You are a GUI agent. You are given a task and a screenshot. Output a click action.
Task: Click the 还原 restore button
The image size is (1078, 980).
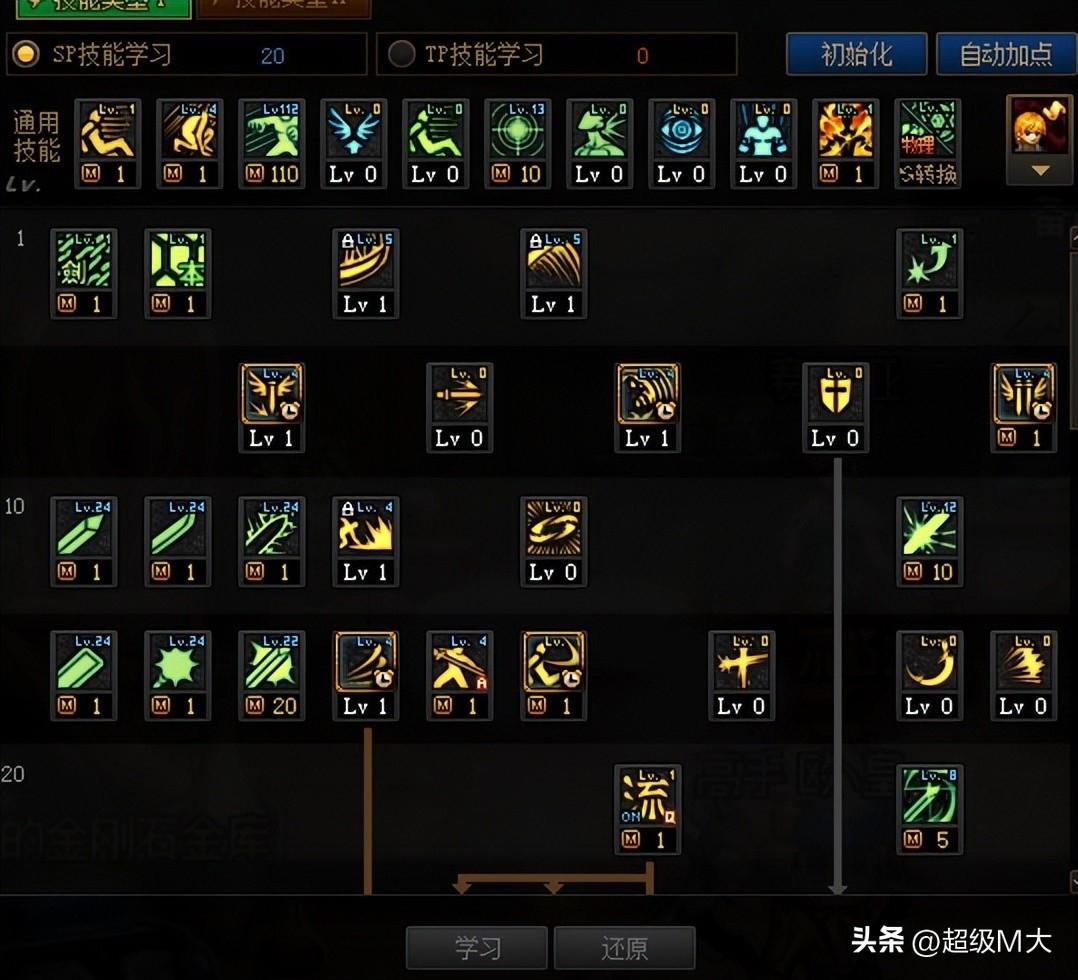pyautogui.click(x=624, y=947)
